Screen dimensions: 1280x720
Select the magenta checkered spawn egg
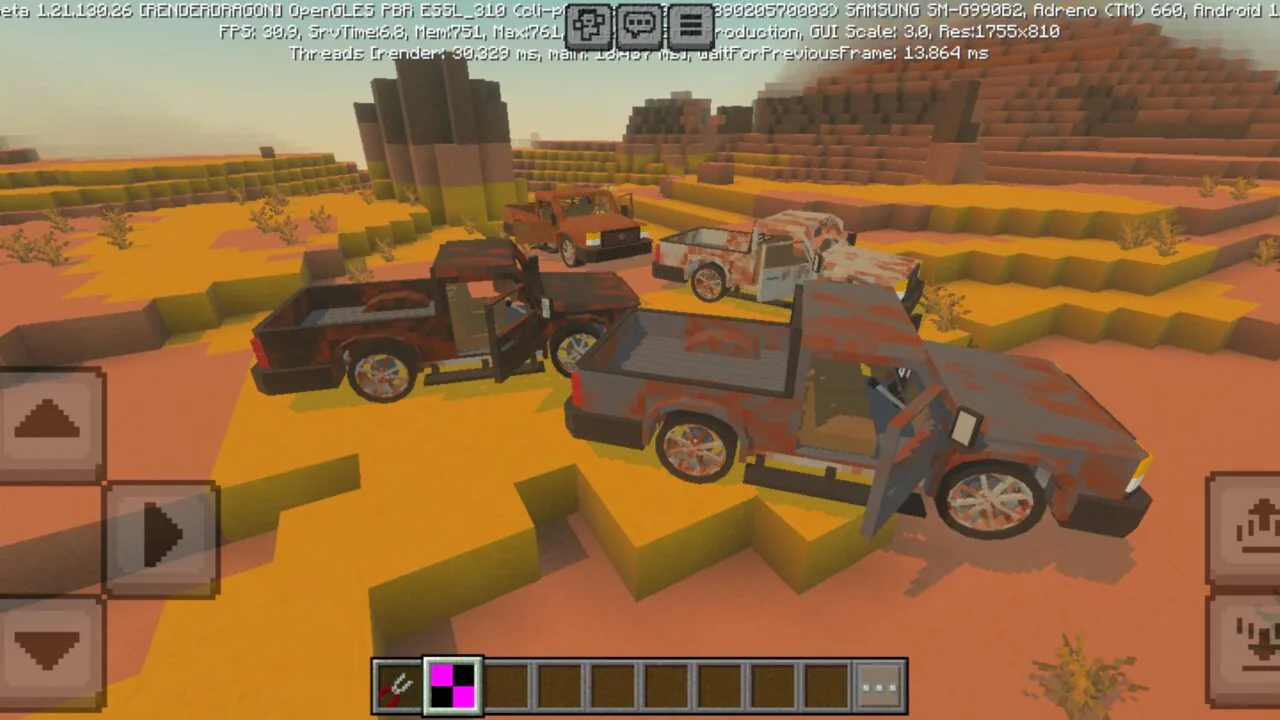point(453,686)
